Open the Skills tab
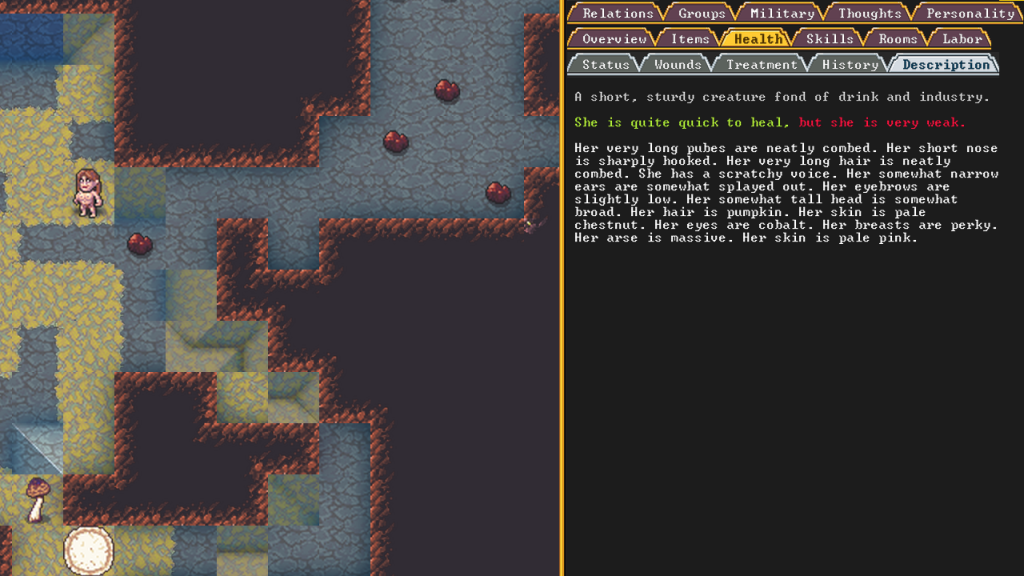The width and height of the screenshot is (1024, 576). (x=829, y=39)
